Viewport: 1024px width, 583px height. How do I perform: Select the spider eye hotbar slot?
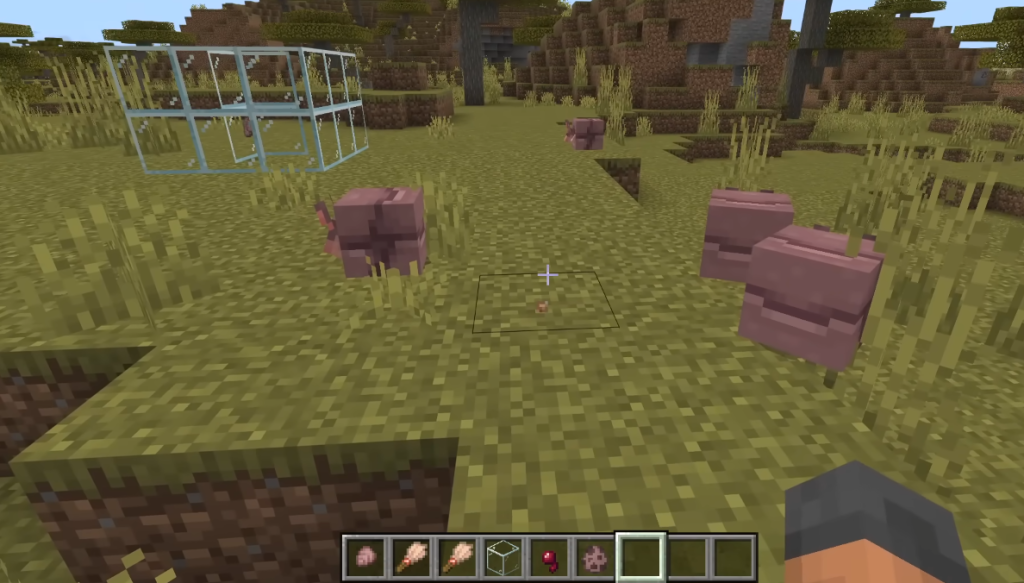(x=546, y=556)
